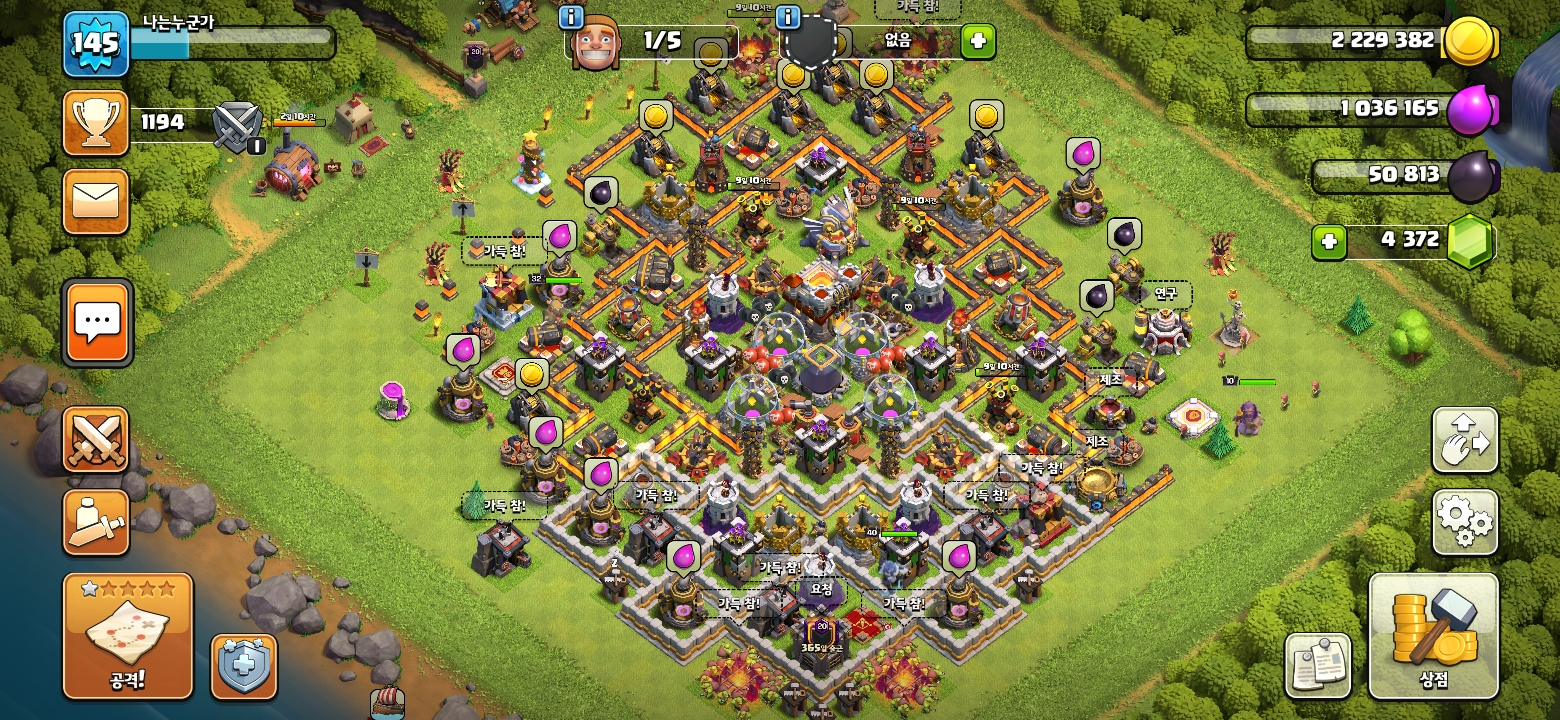1560x720 pixels.
Task: Buy gems with the green plus
Action: 1328,241
